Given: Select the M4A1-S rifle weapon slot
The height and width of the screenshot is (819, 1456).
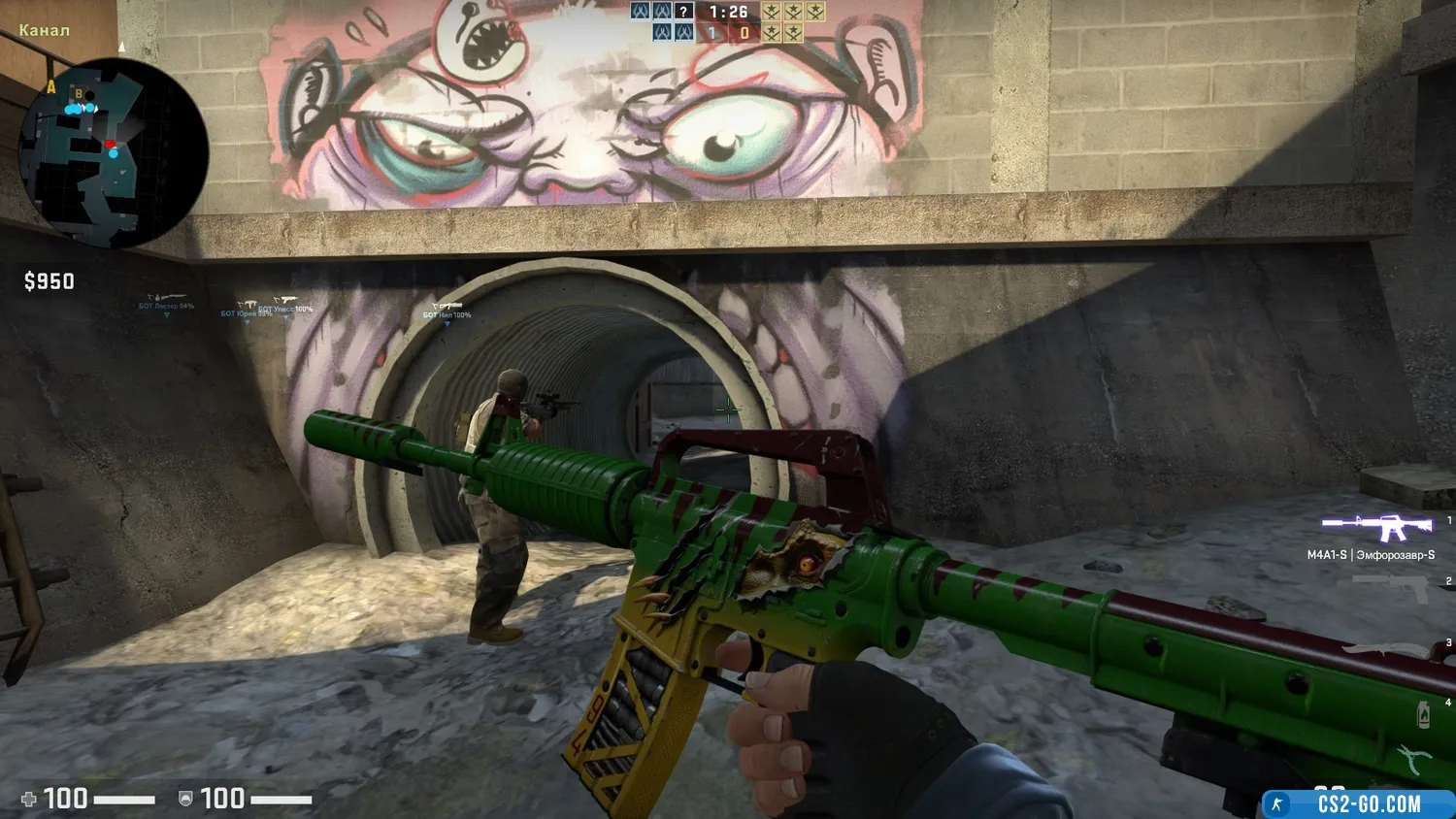Looking at the screenshot, I should [x=1376, y=528].
